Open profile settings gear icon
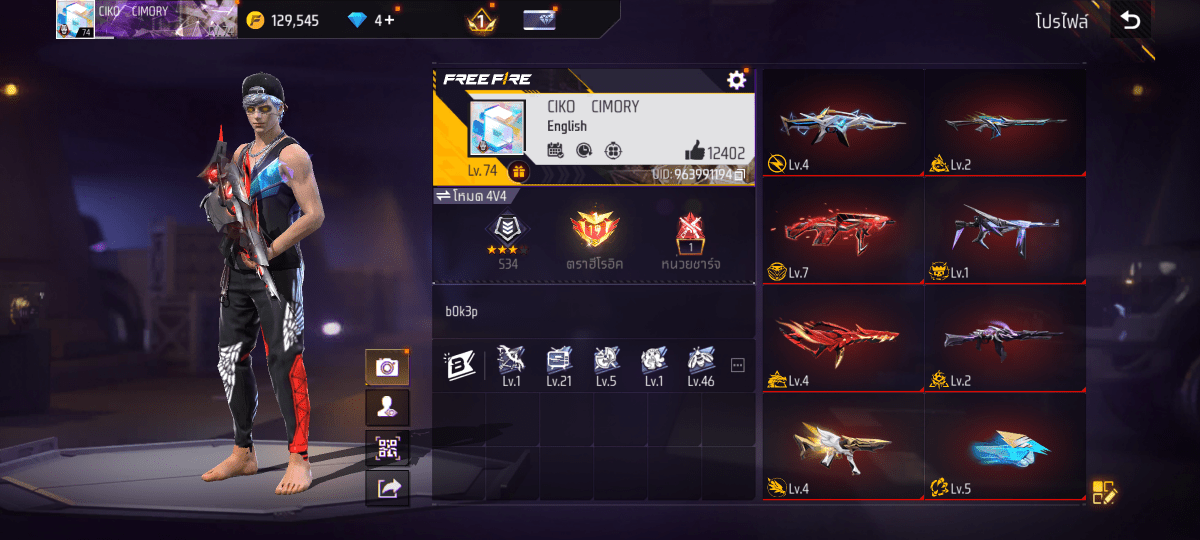Screen dimensions: 1200x540 pyautogui.click(x=737, y=80)
